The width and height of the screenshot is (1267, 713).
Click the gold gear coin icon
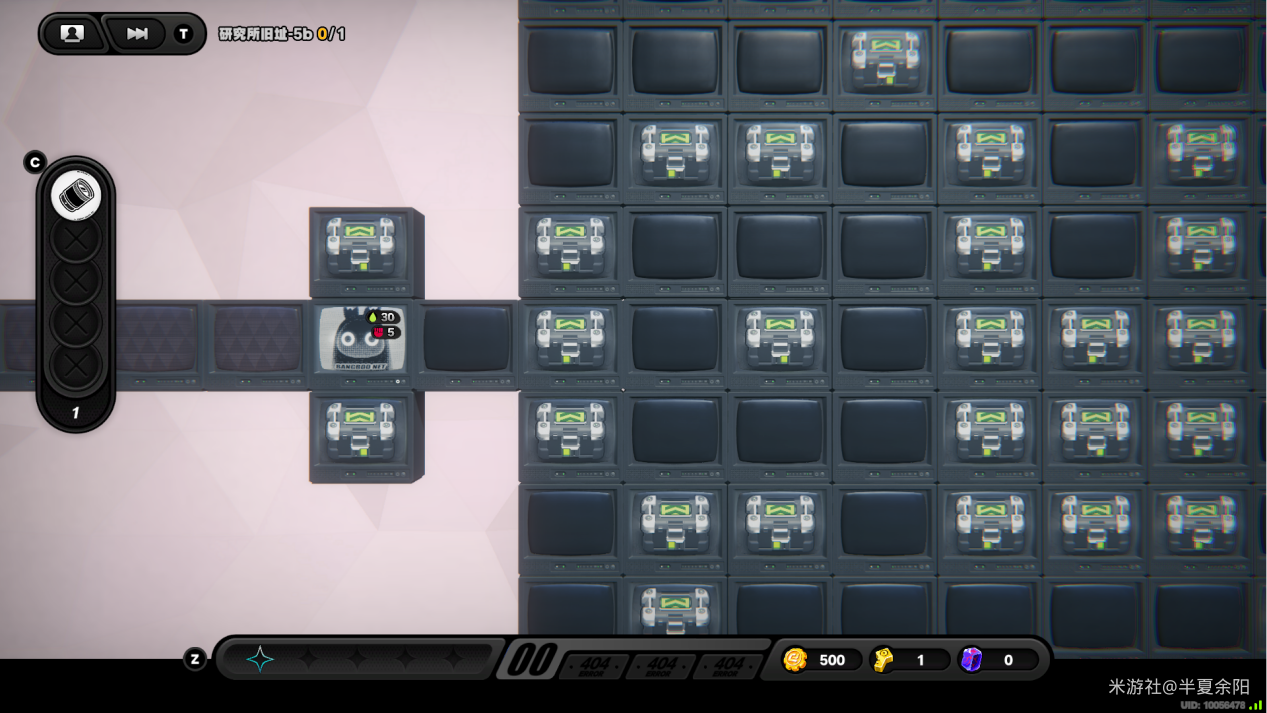pos(795,660)
